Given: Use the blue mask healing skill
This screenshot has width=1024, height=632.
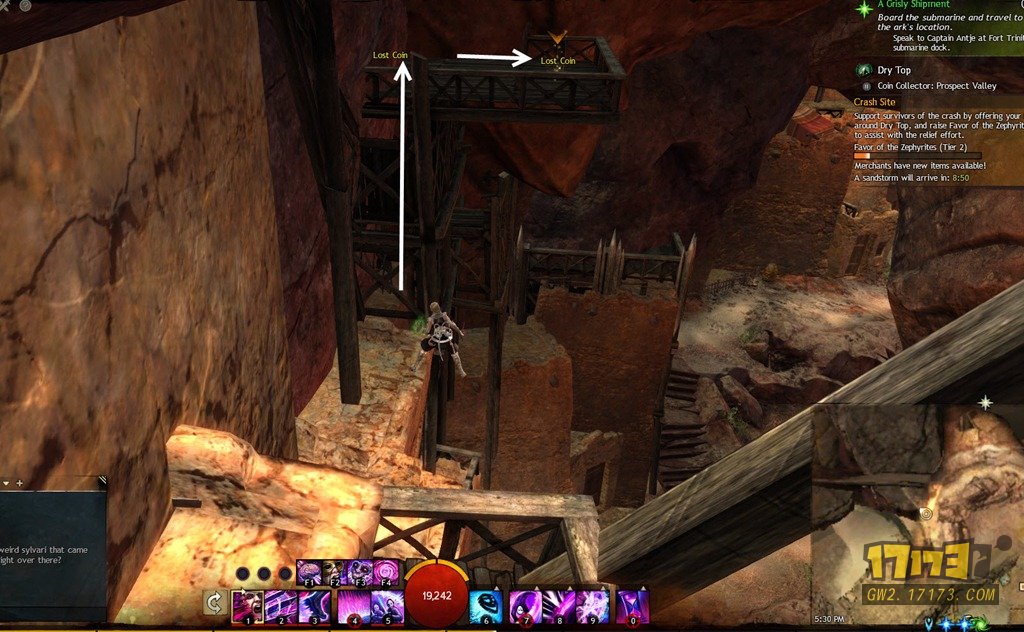Looking at the screenshot, I should [487, 606].
